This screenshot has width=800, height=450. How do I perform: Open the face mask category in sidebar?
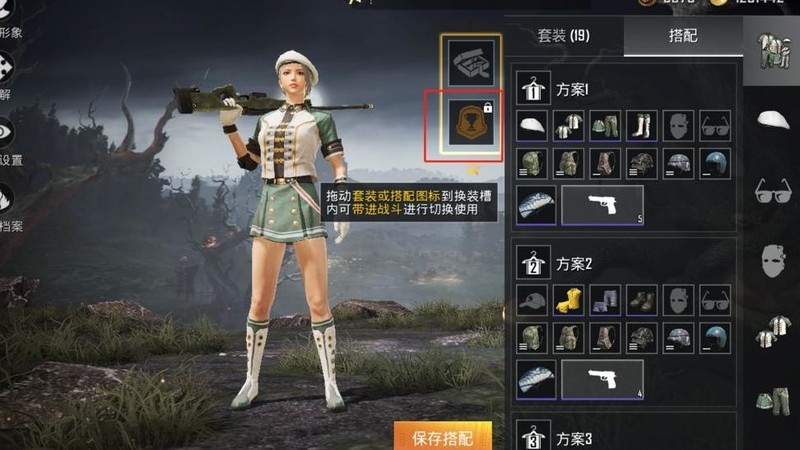772,260
